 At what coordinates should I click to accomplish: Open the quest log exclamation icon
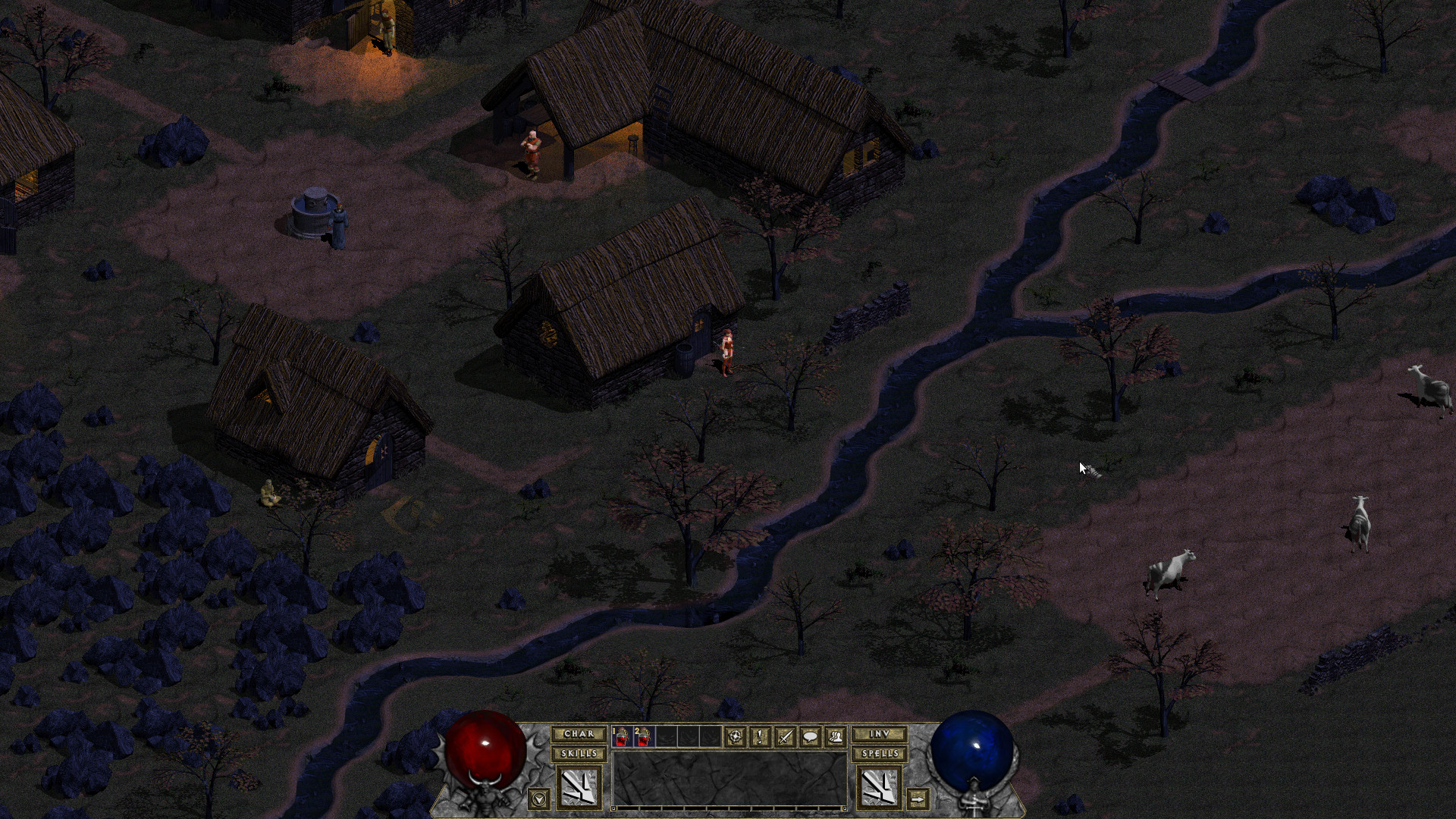760,736
